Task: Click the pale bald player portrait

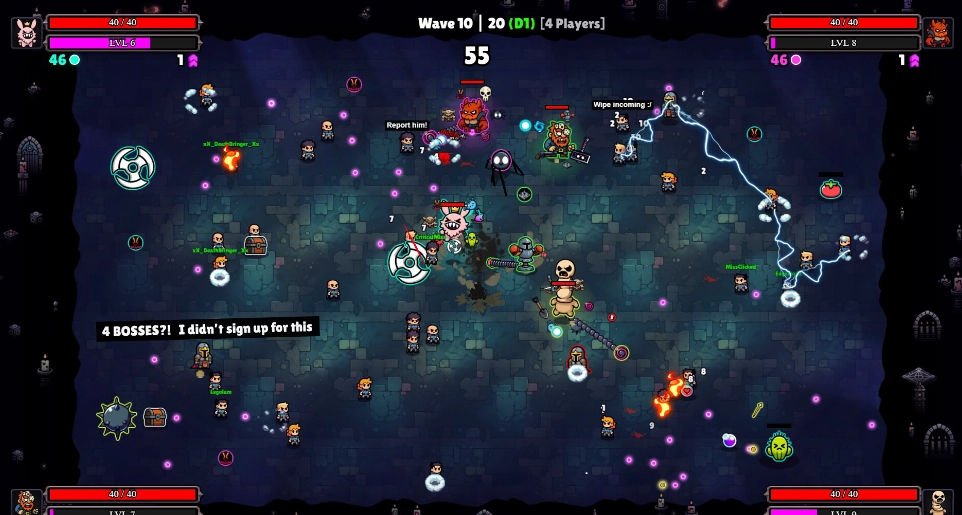Action: tap(937, 502)
